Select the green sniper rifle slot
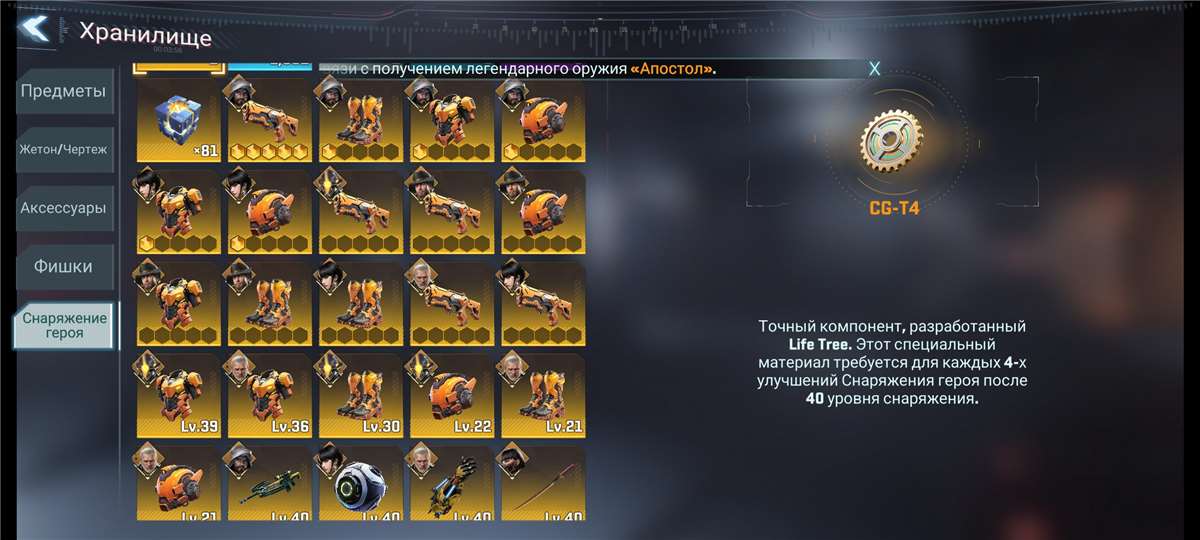1200x540 pixels. tap(269, 485)
